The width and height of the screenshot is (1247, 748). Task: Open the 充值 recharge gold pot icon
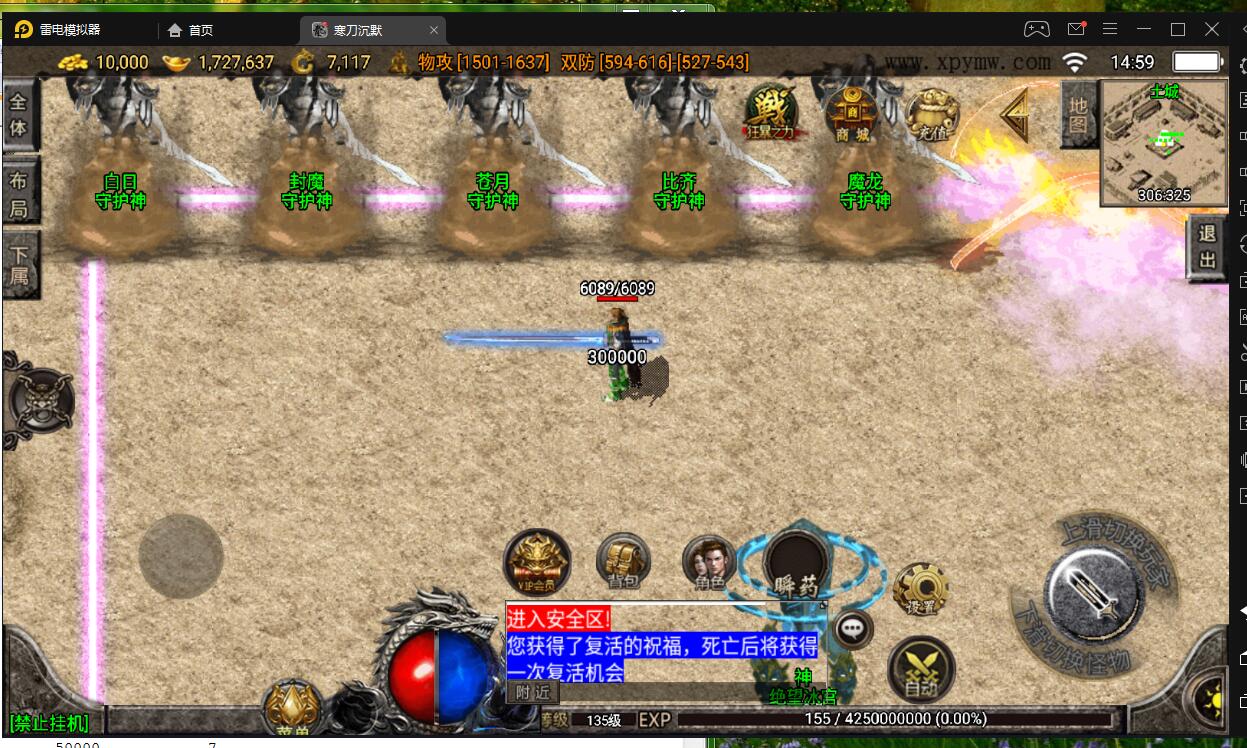932,114
